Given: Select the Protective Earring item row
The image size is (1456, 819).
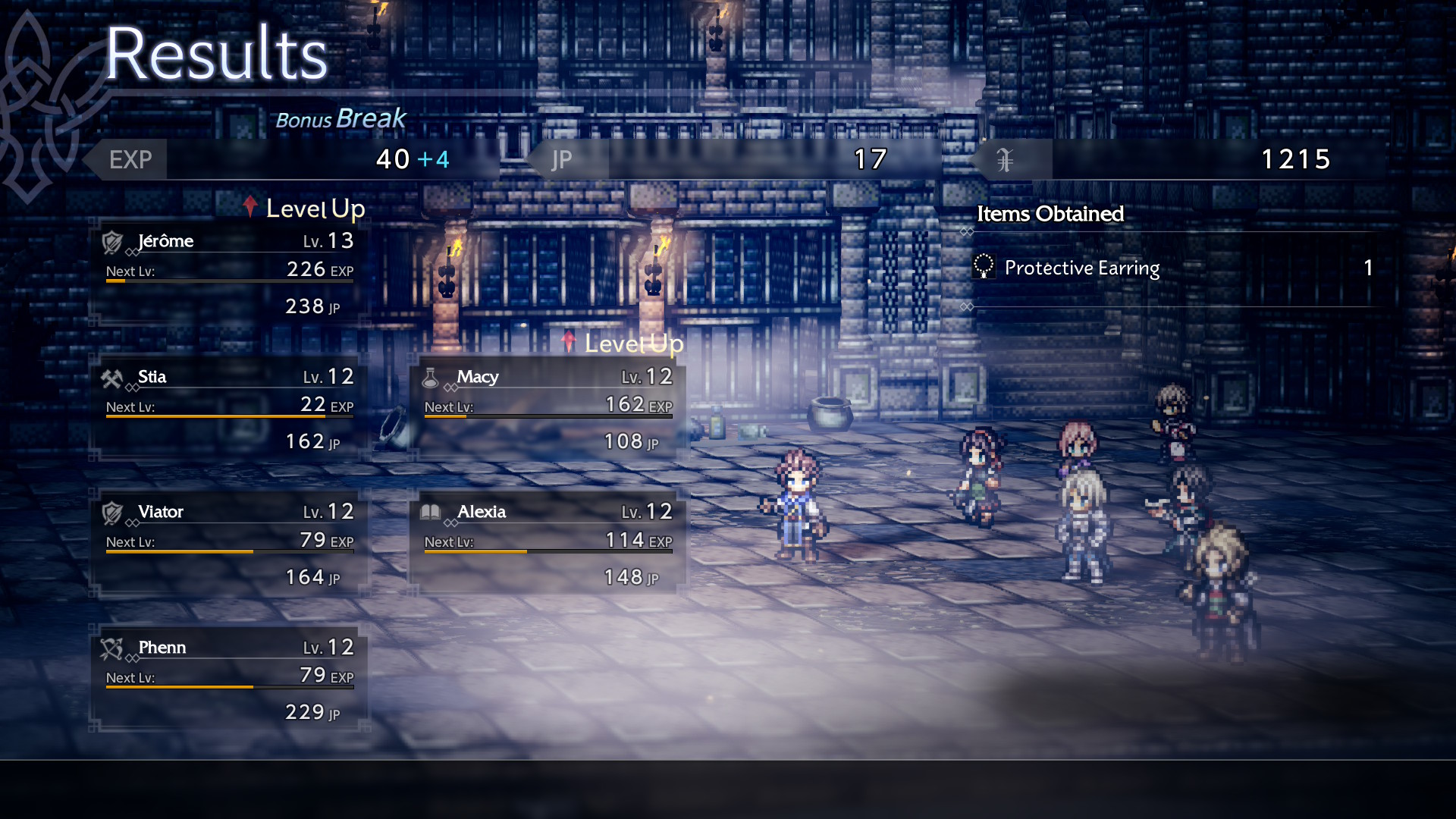Looking at the screenshot, I should [x=1172, y=268].
